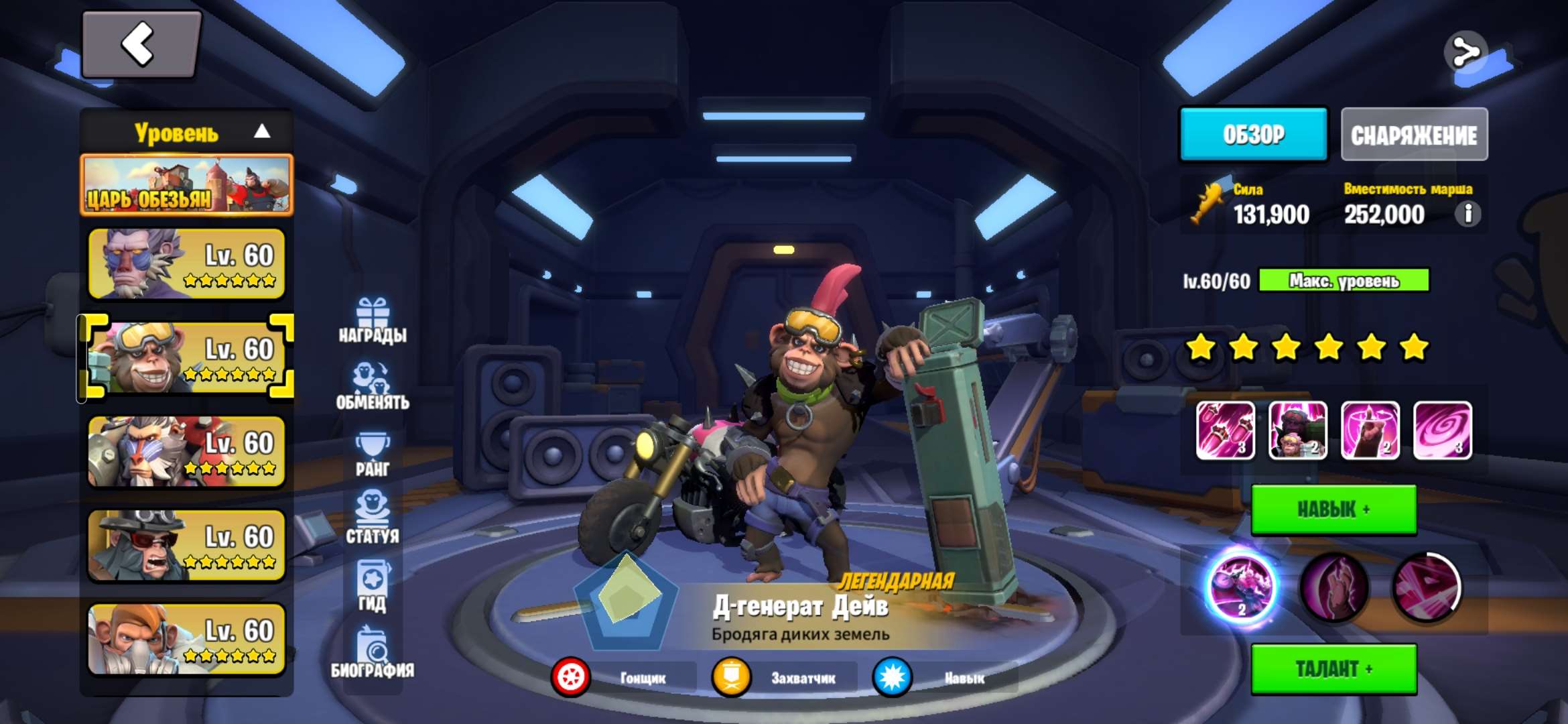Open the Уровень sort dropdown

click(186, 132)
